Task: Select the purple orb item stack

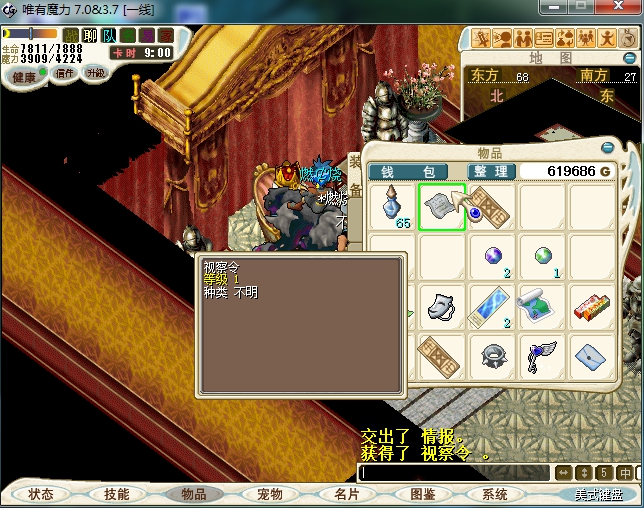Action: pyautogui.click(x=492, y=257)
